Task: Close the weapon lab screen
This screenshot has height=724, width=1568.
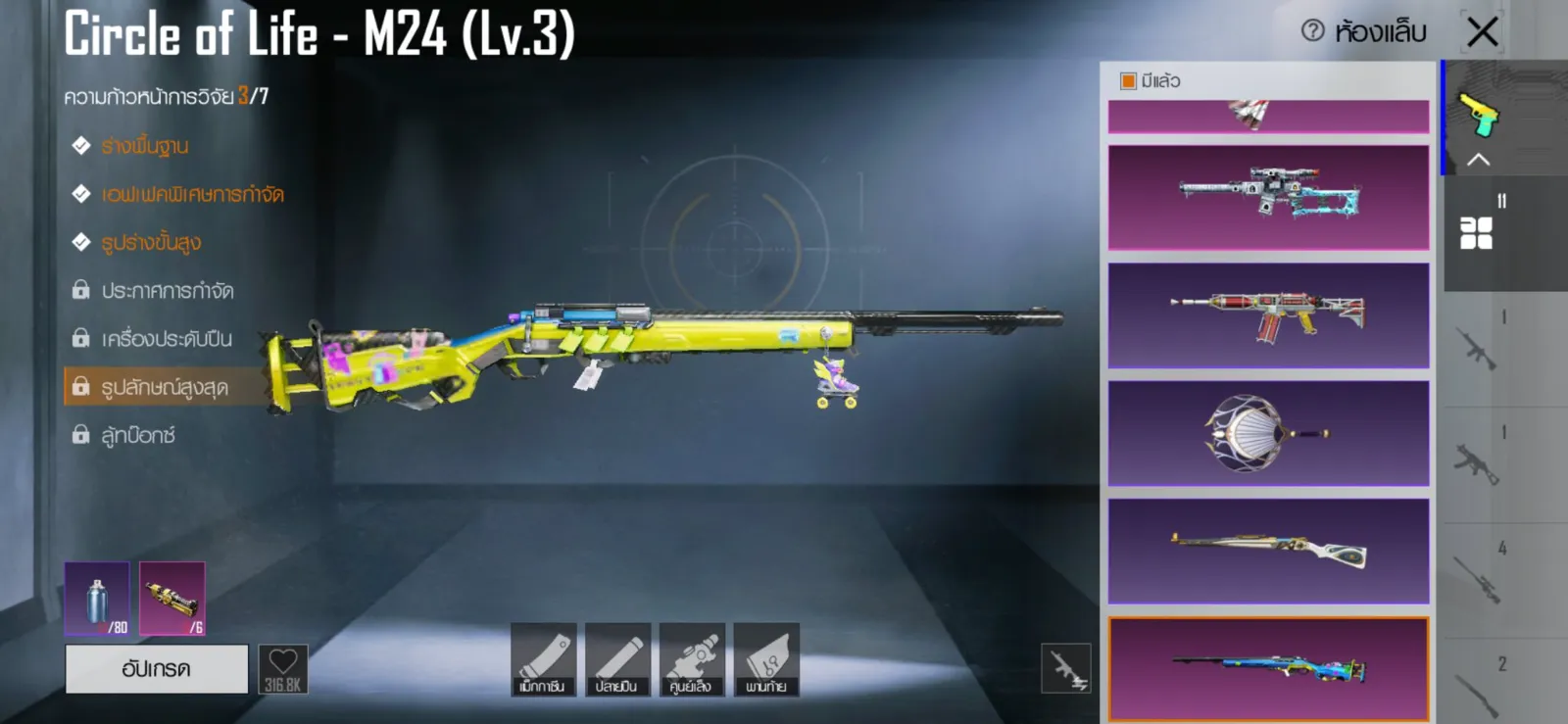Action: coord(1483,31)
